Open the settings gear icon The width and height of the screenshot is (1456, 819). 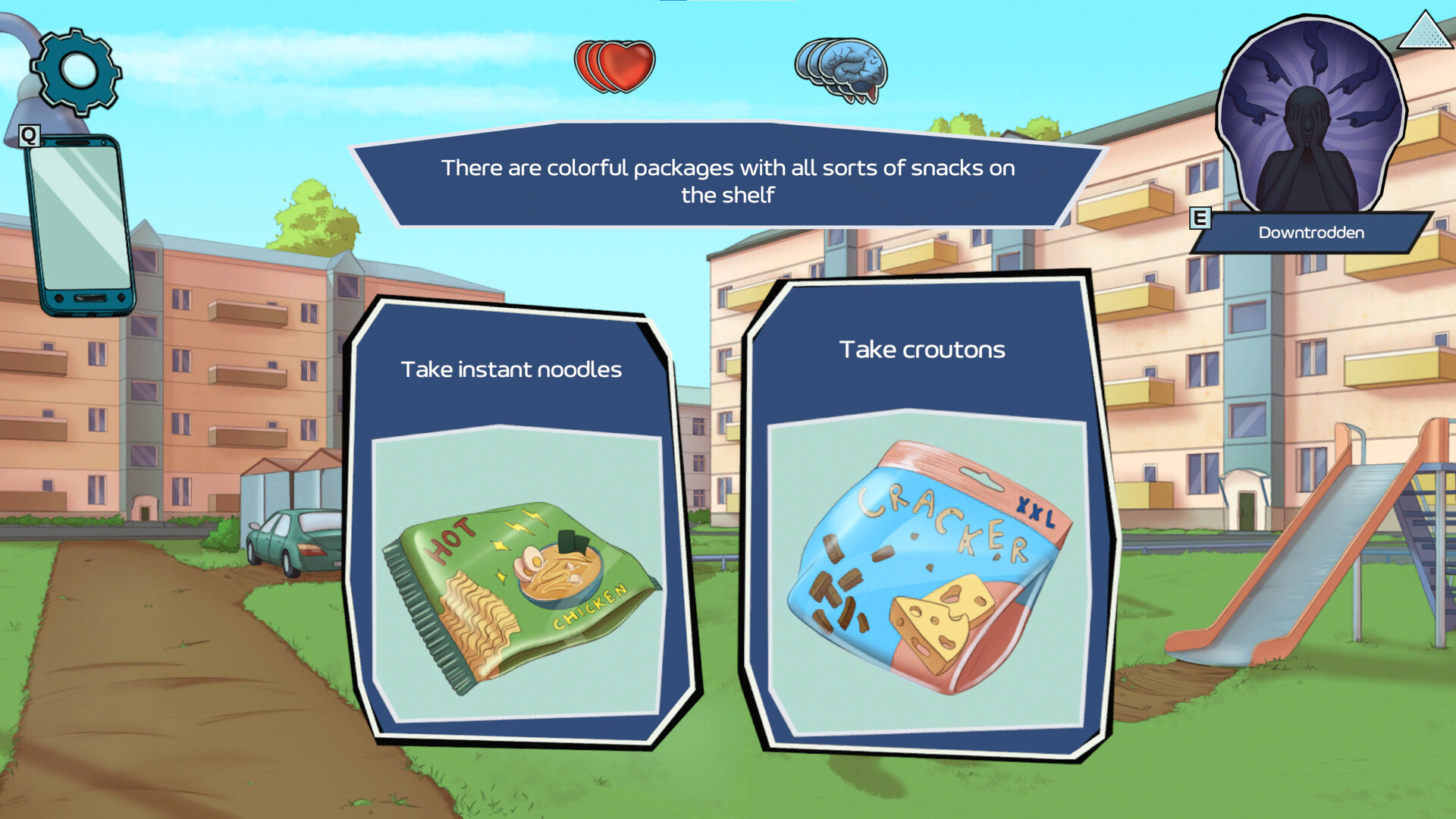[x=76, y=72]
